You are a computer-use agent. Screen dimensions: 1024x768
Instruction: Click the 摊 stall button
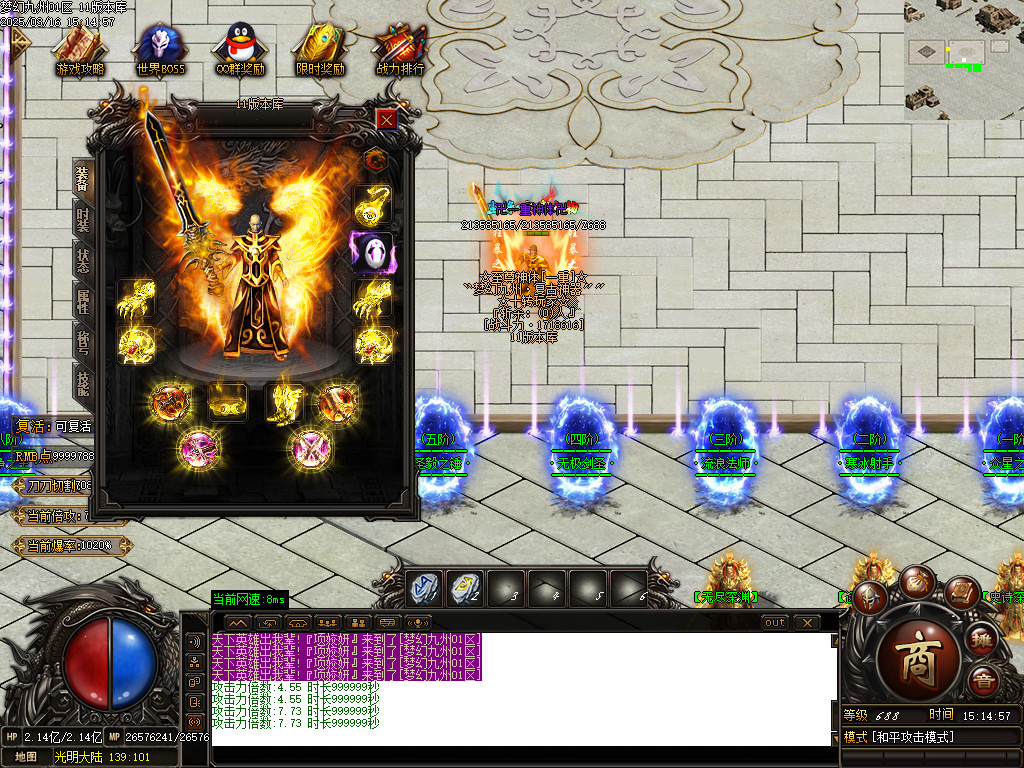point(982,638)
